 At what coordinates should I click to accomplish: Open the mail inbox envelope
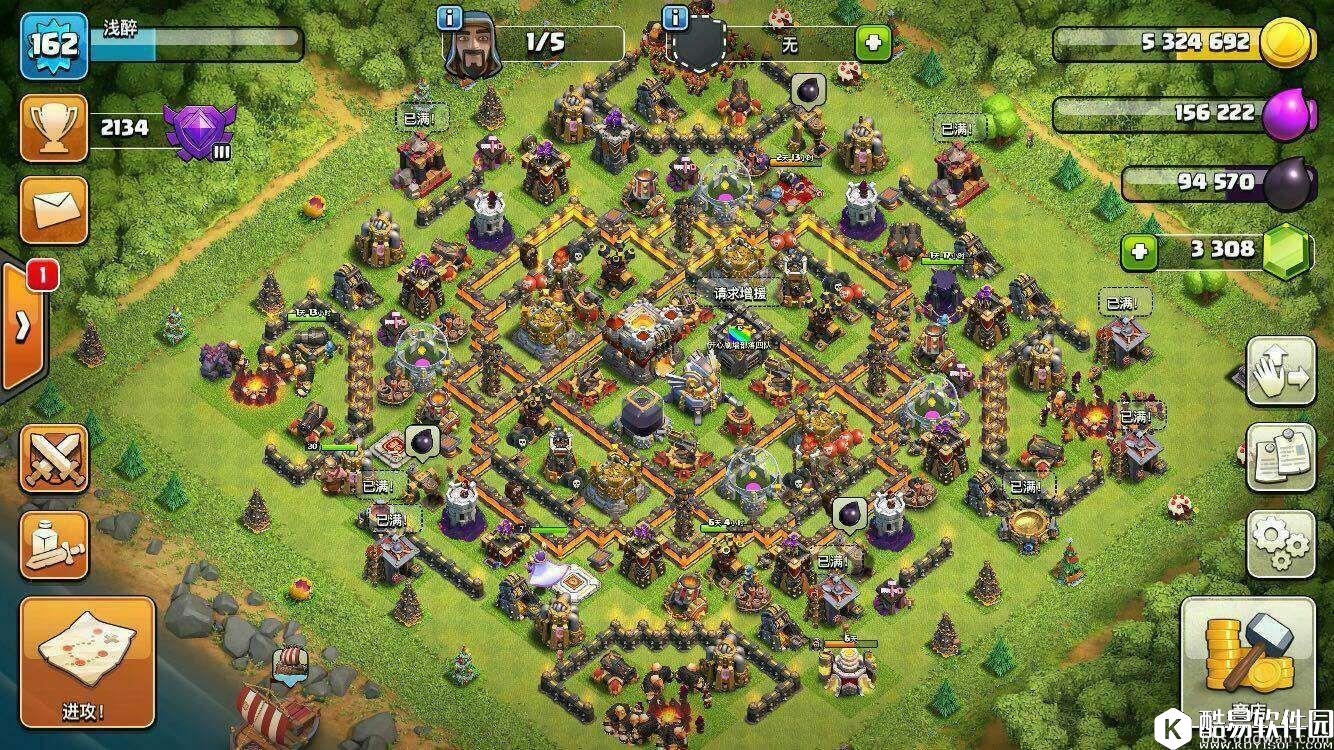tap(54, 210)
